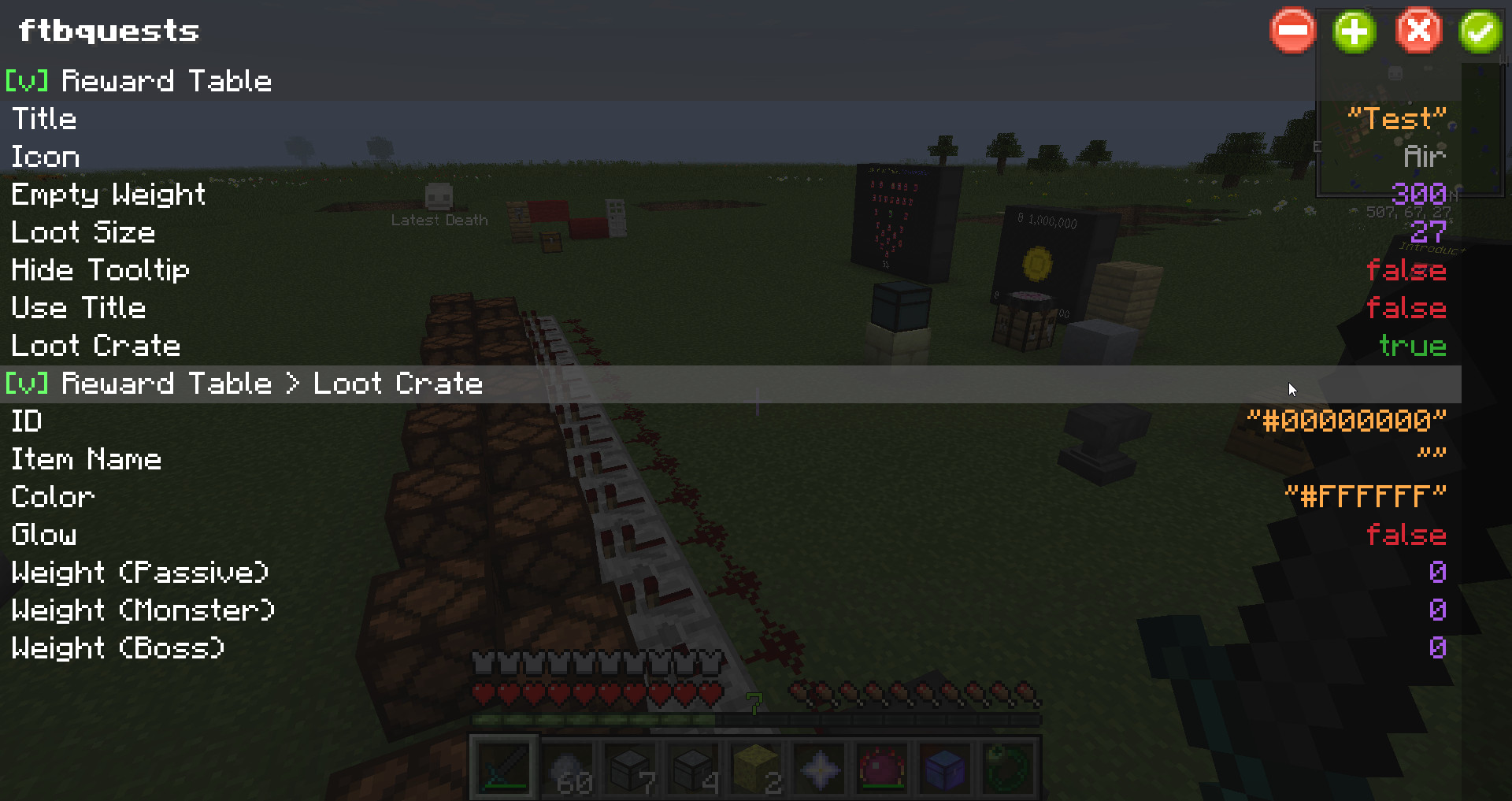Change the Color value #FFFFFF
The width and height of the screenshot is (1512, 801).
1366,497
